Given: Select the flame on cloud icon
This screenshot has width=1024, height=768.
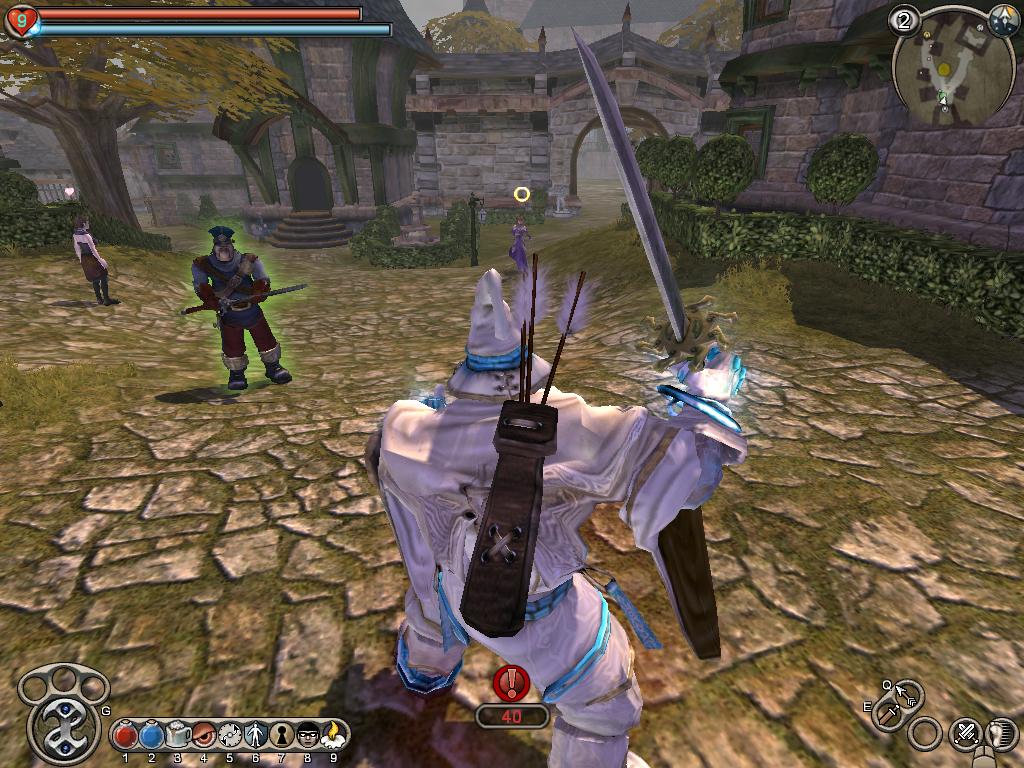Looking at the screenshot, I should pos(334,735).
